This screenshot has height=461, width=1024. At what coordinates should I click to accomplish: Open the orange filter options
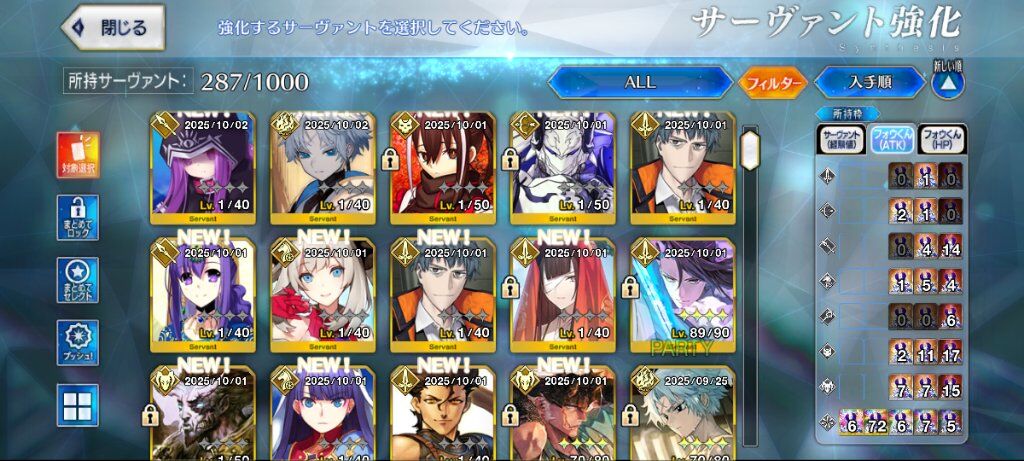click(x=772, y=83)
